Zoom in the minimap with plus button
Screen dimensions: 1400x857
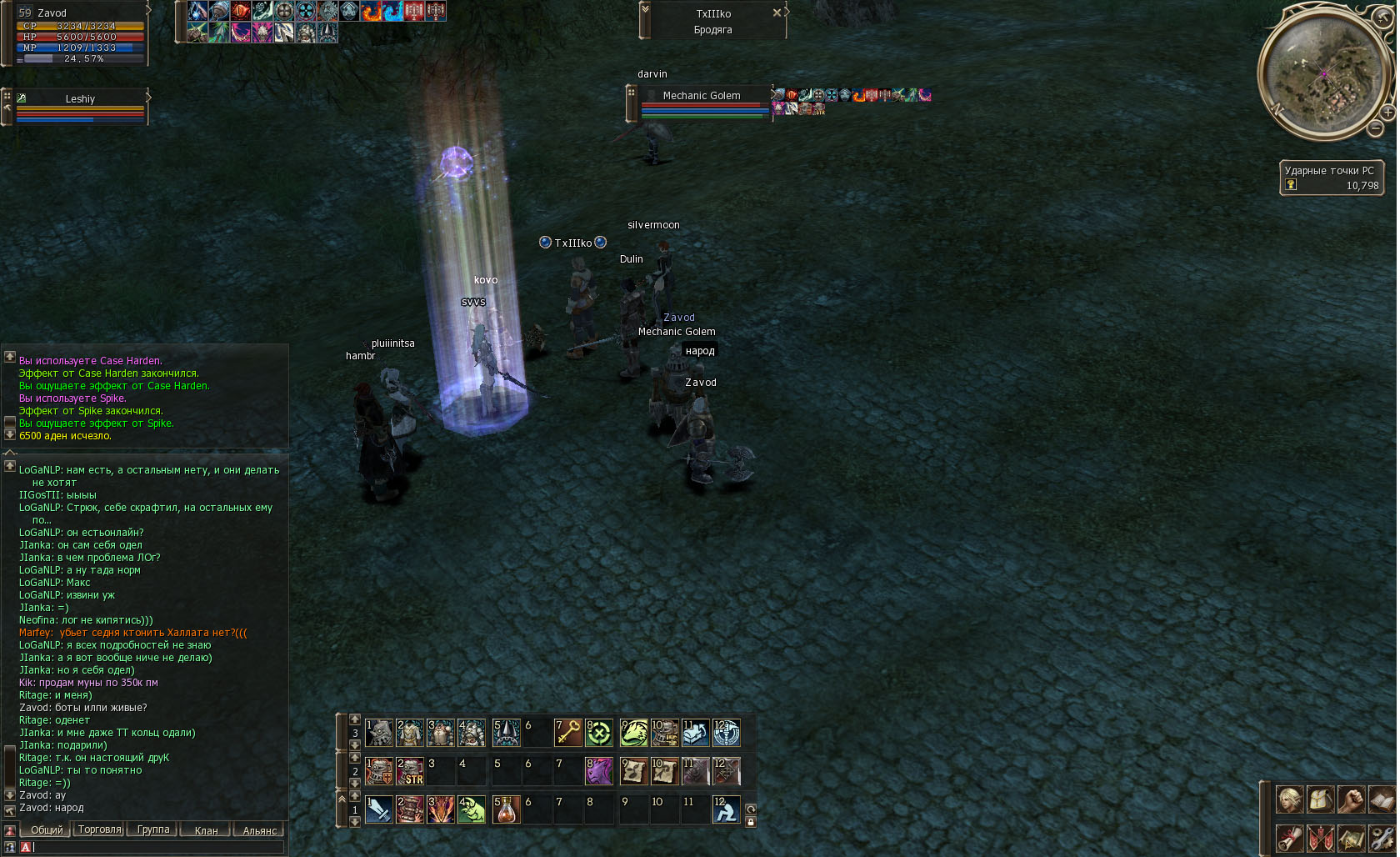tap(1387, 112)
